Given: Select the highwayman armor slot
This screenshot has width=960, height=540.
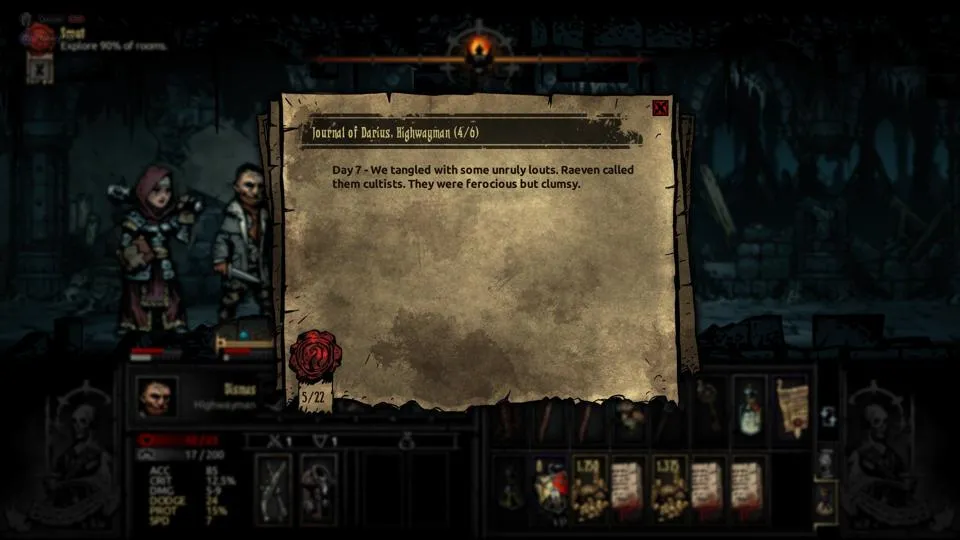Looking at the screenshot, I should point(319,489).
